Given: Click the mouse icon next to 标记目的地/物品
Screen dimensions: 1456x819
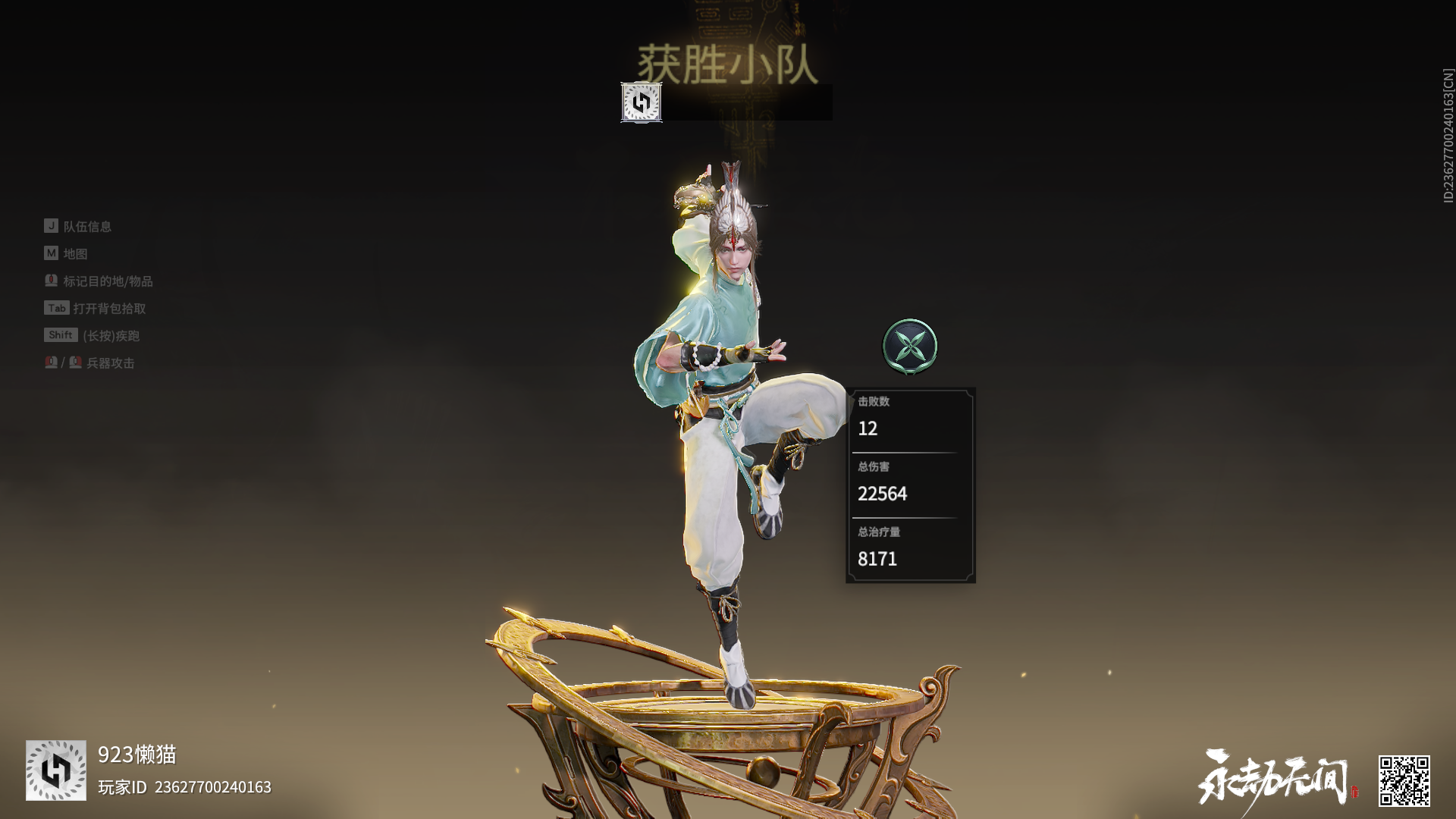Looking at the screenshot, I should point(52,281).
